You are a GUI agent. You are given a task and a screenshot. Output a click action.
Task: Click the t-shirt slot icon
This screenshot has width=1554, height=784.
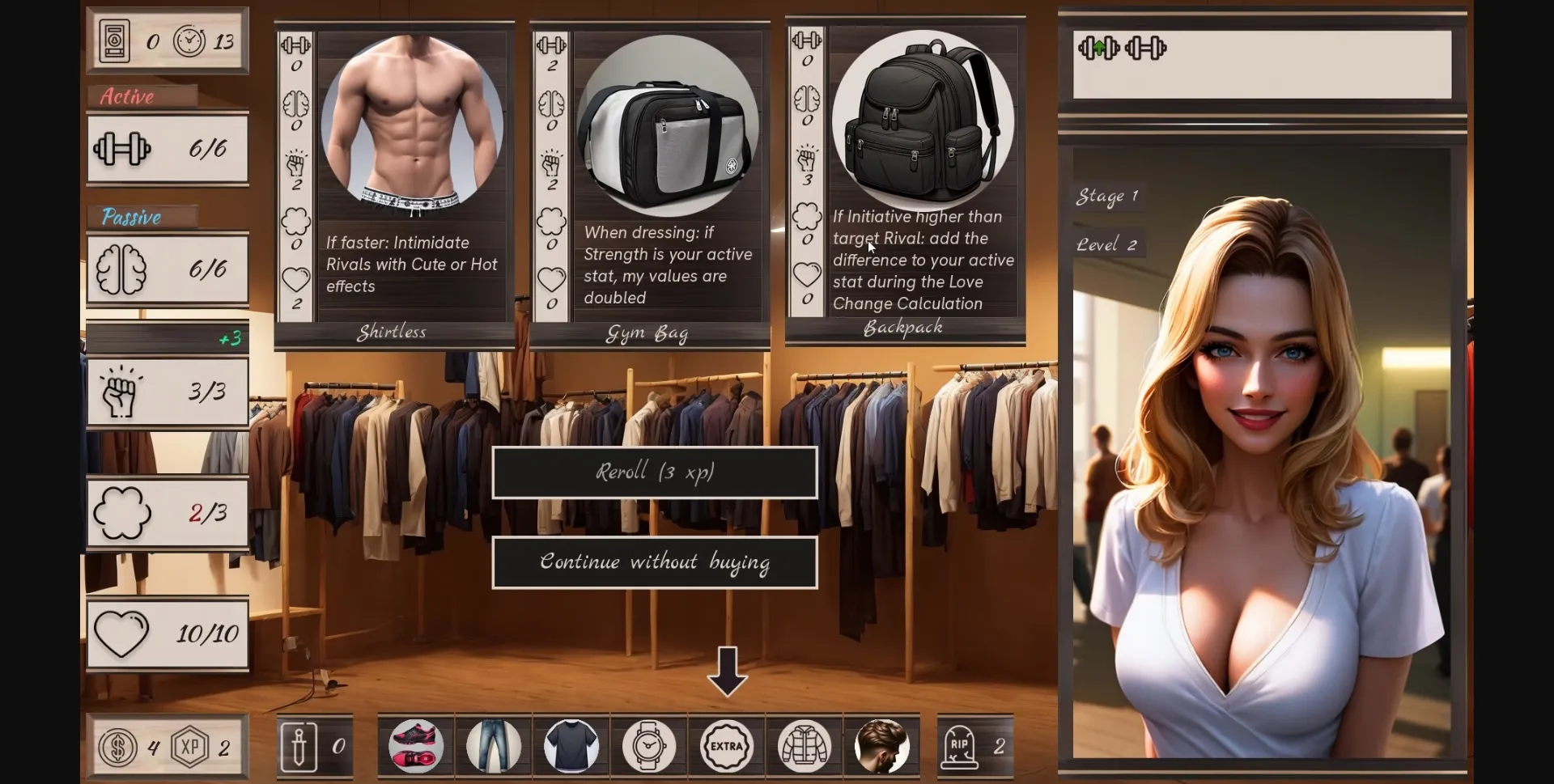(x=570, y=746)
